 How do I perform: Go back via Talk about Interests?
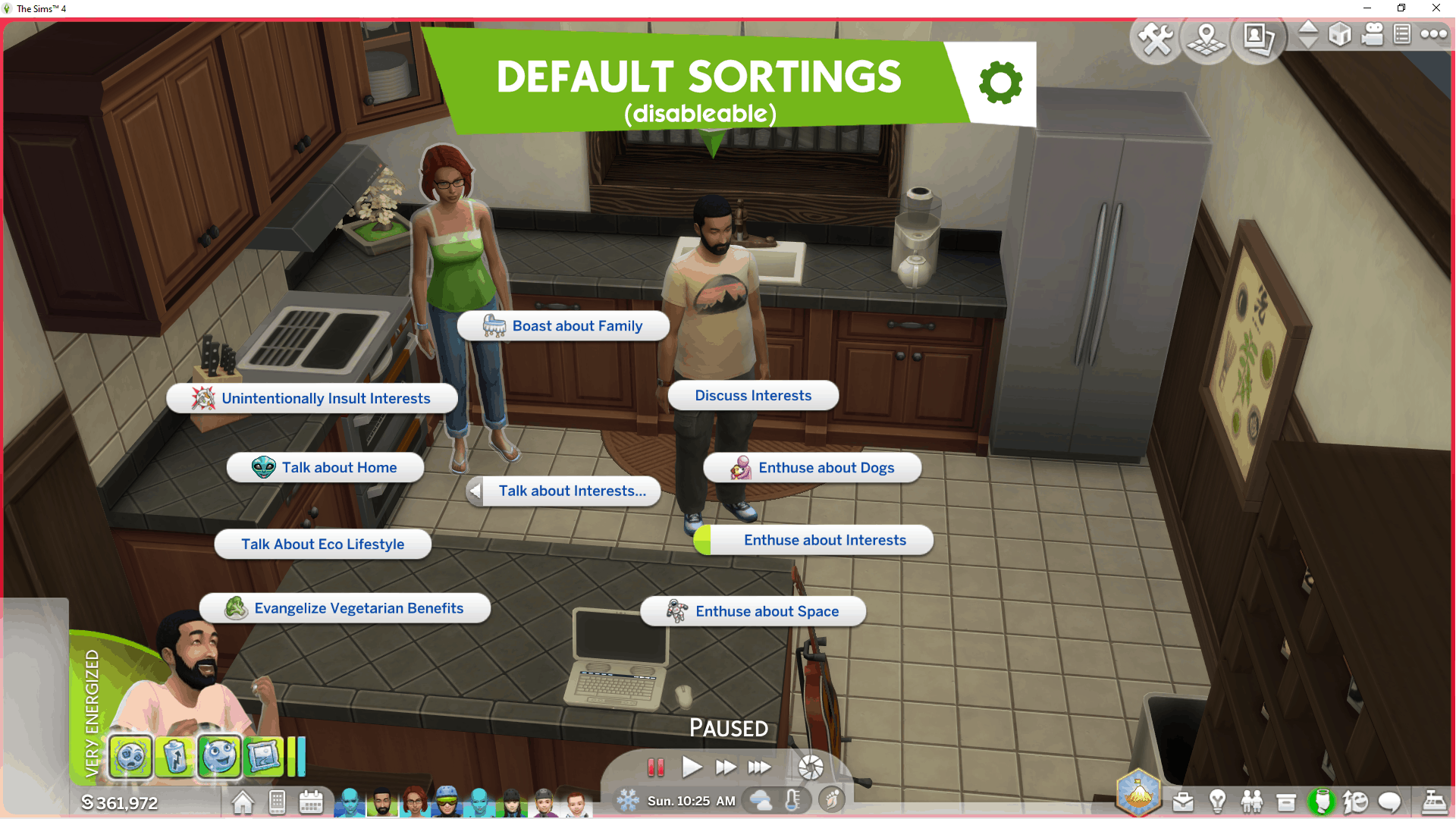pyautogui.click(x=563, y=491)
